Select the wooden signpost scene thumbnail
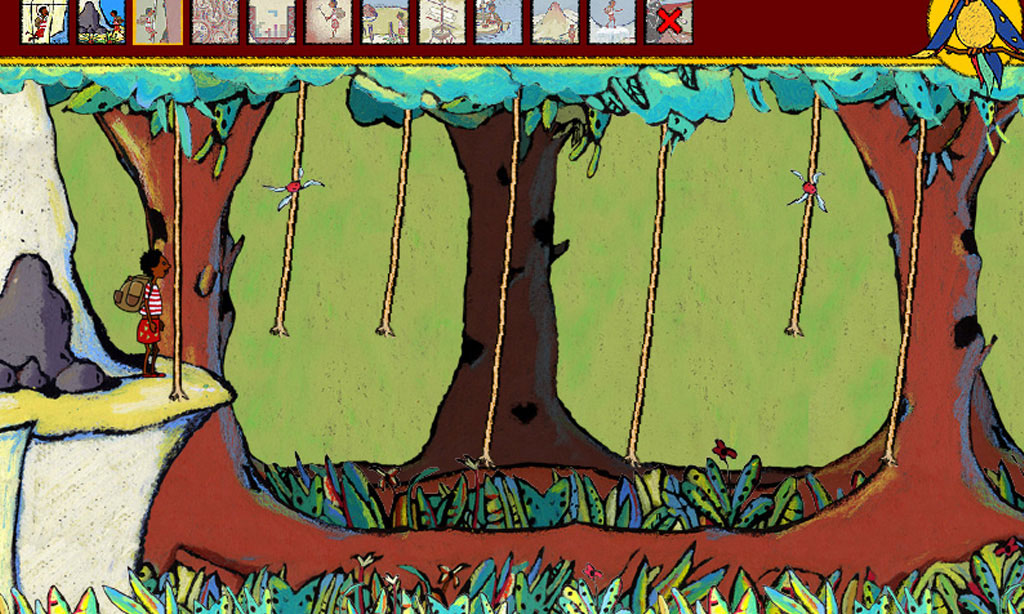The height and width of the screenshot is (614, 1024). (x=442, y=21)
